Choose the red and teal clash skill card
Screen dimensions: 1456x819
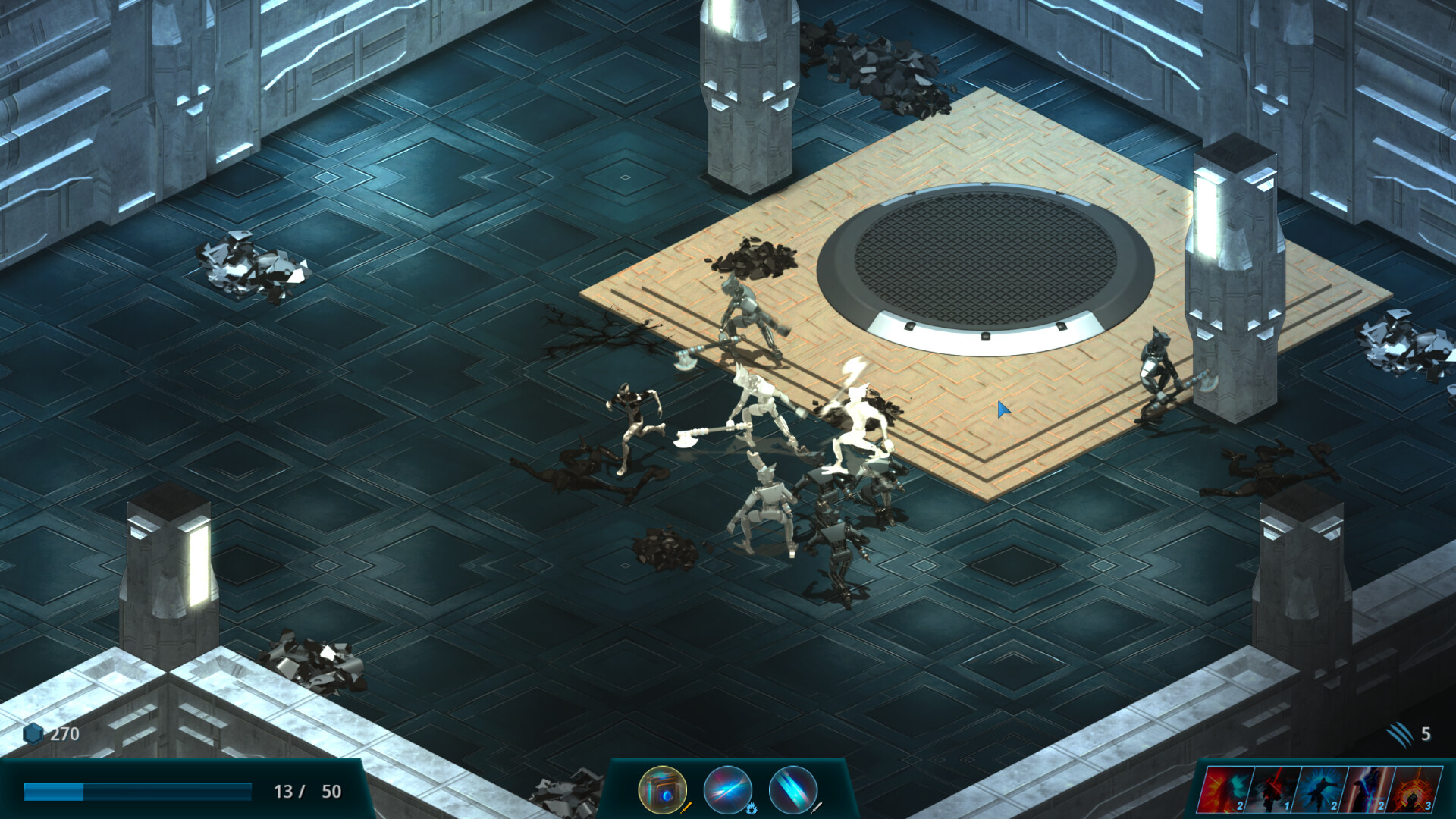[1223, 790]
